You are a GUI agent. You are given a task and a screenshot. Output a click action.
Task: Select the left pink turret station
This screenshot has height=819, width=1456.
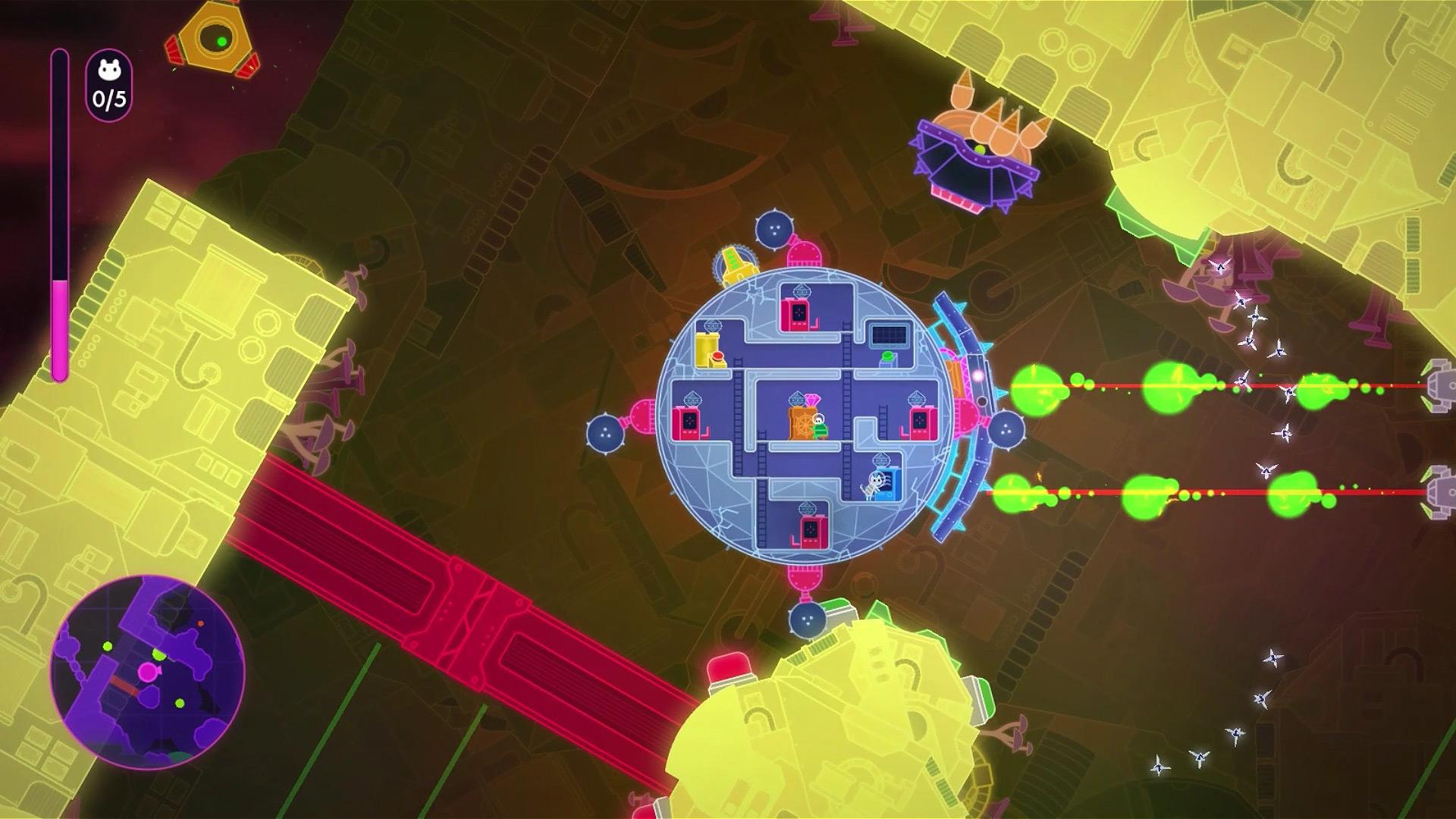point(686,422)
